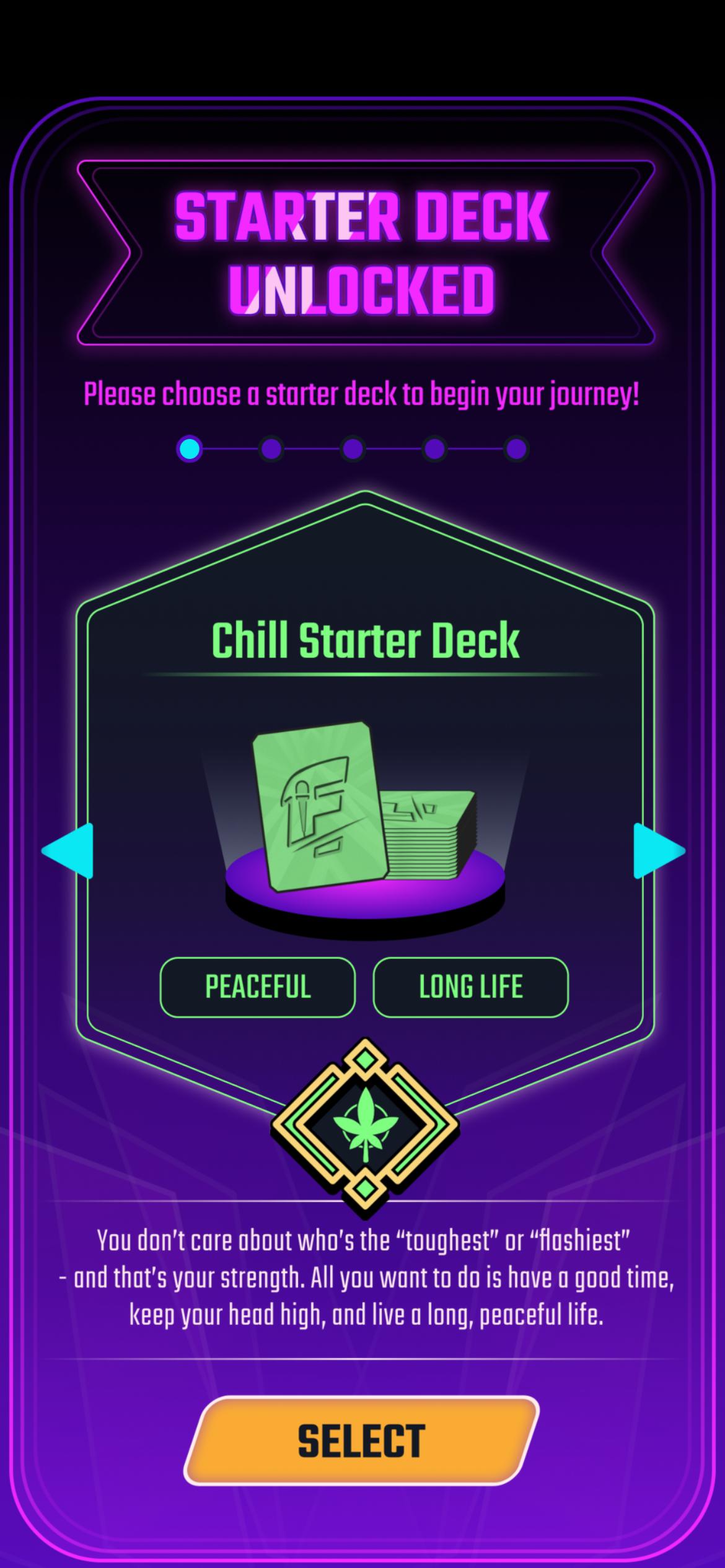Tap the LONG LIFE trait tag
725x1568 pixels.
[x=470, y=987]
